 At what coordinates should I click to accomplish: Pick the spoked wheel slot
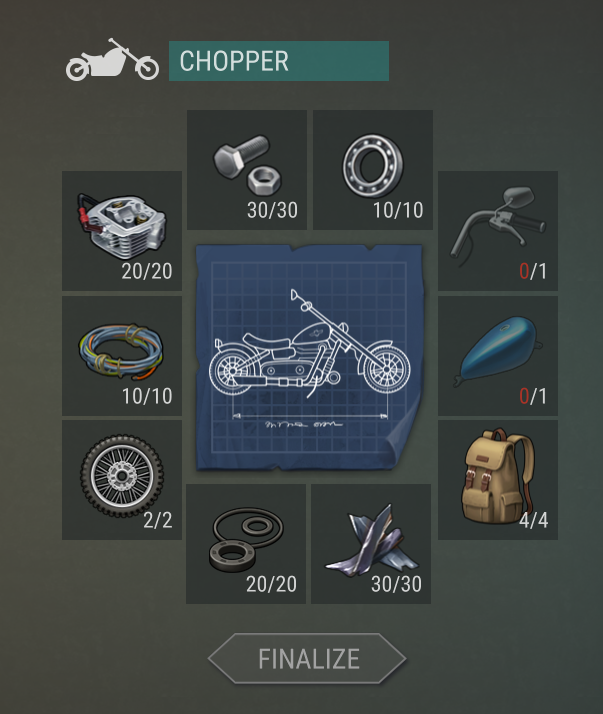[122, 480]
